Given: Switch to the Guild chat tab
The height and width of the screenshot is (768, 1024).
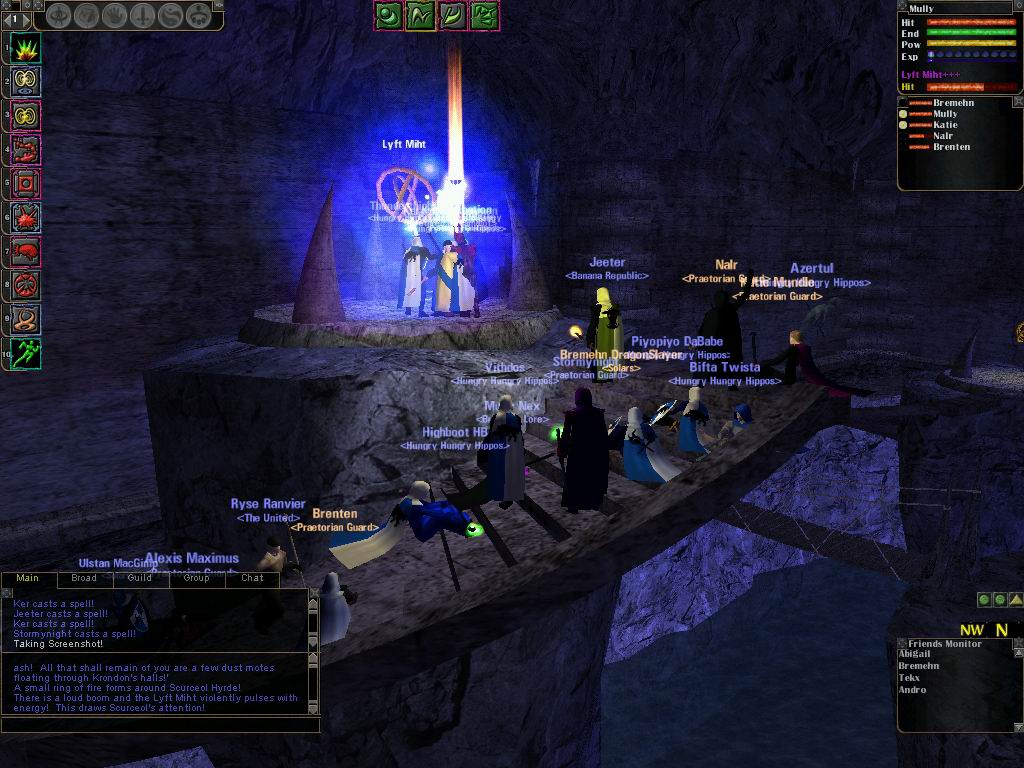Looking at the screenshot, I should click(140, 578).
